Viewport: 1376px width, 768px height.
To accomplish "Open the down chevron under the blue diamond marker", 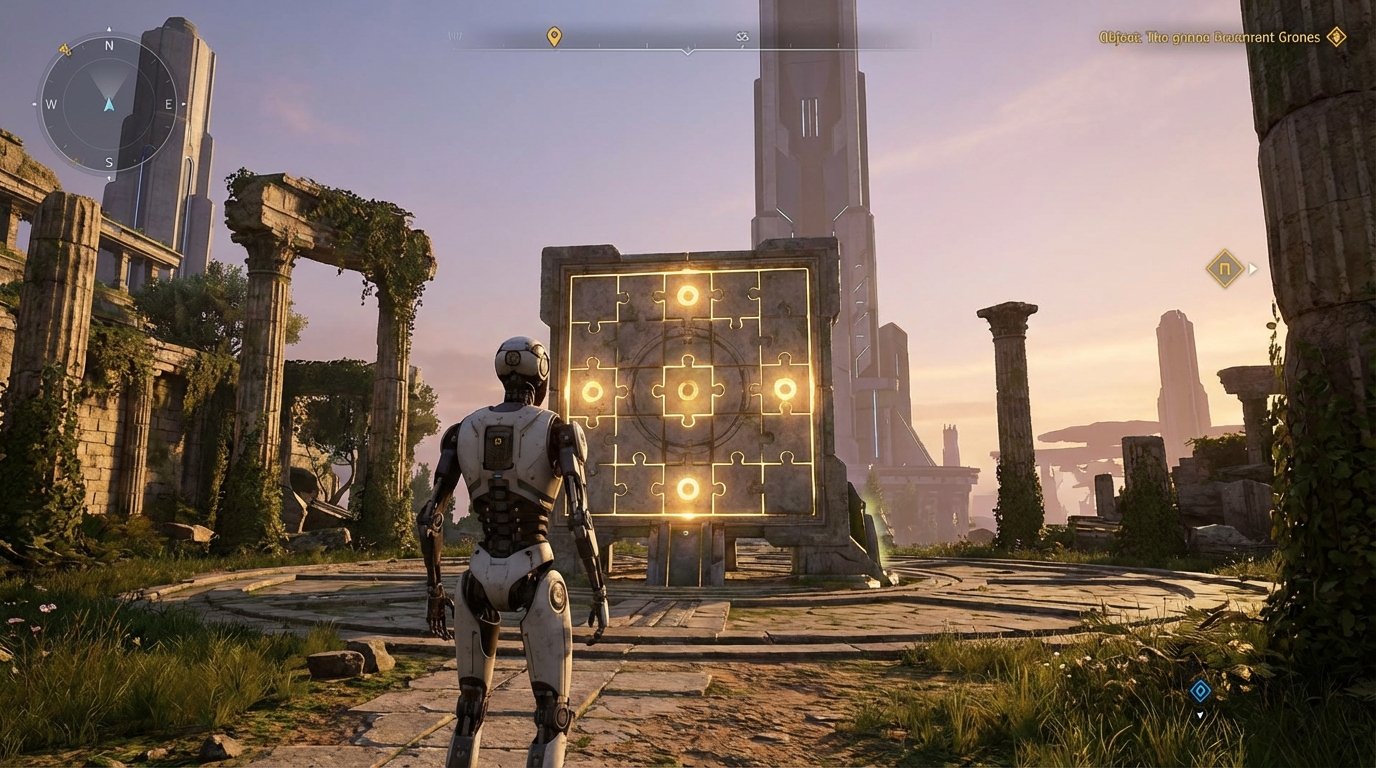I will [1199, 716].
